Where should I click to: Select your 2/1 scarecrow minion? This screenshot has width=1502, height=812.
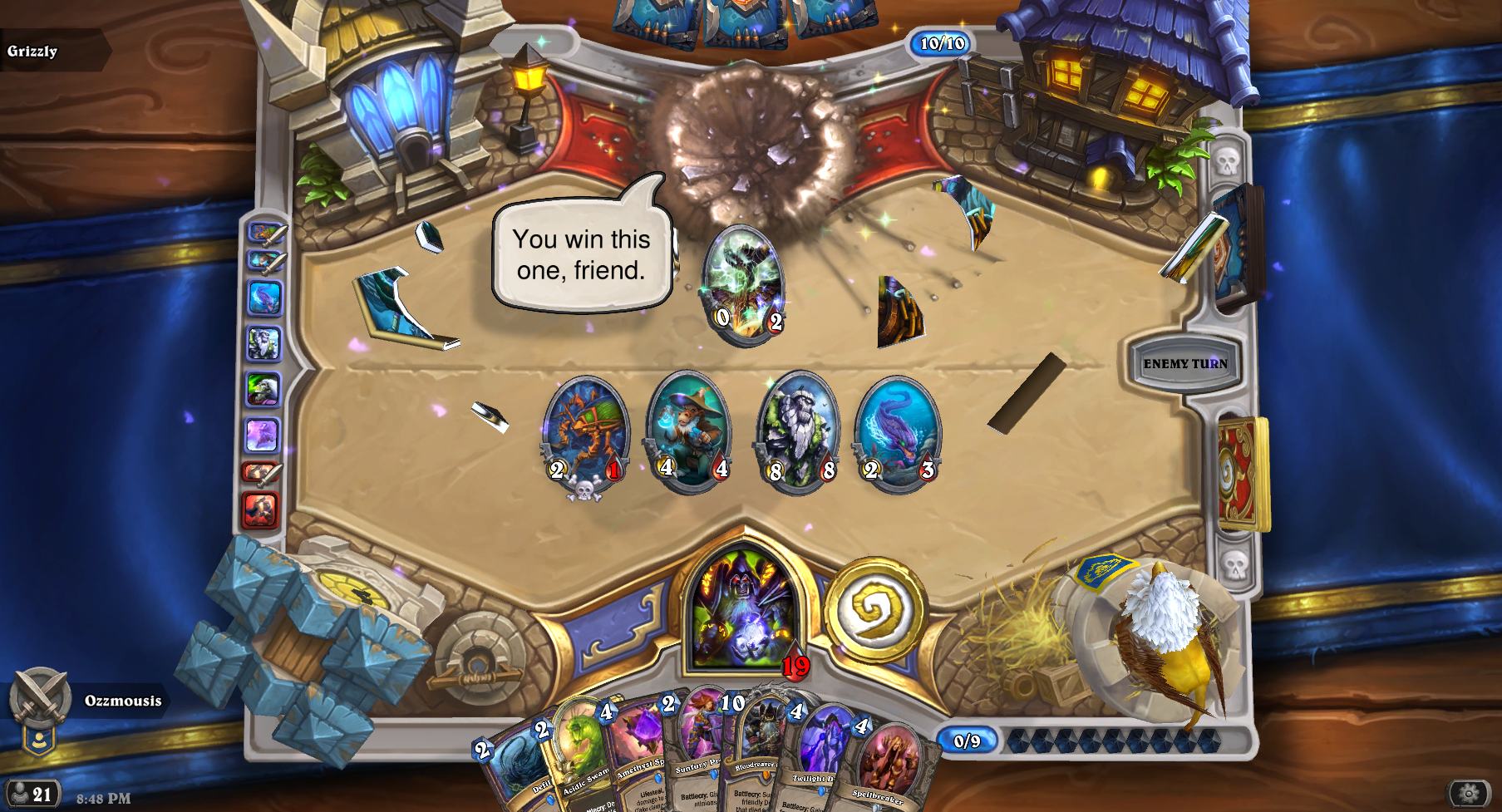(x=586, y=432)
